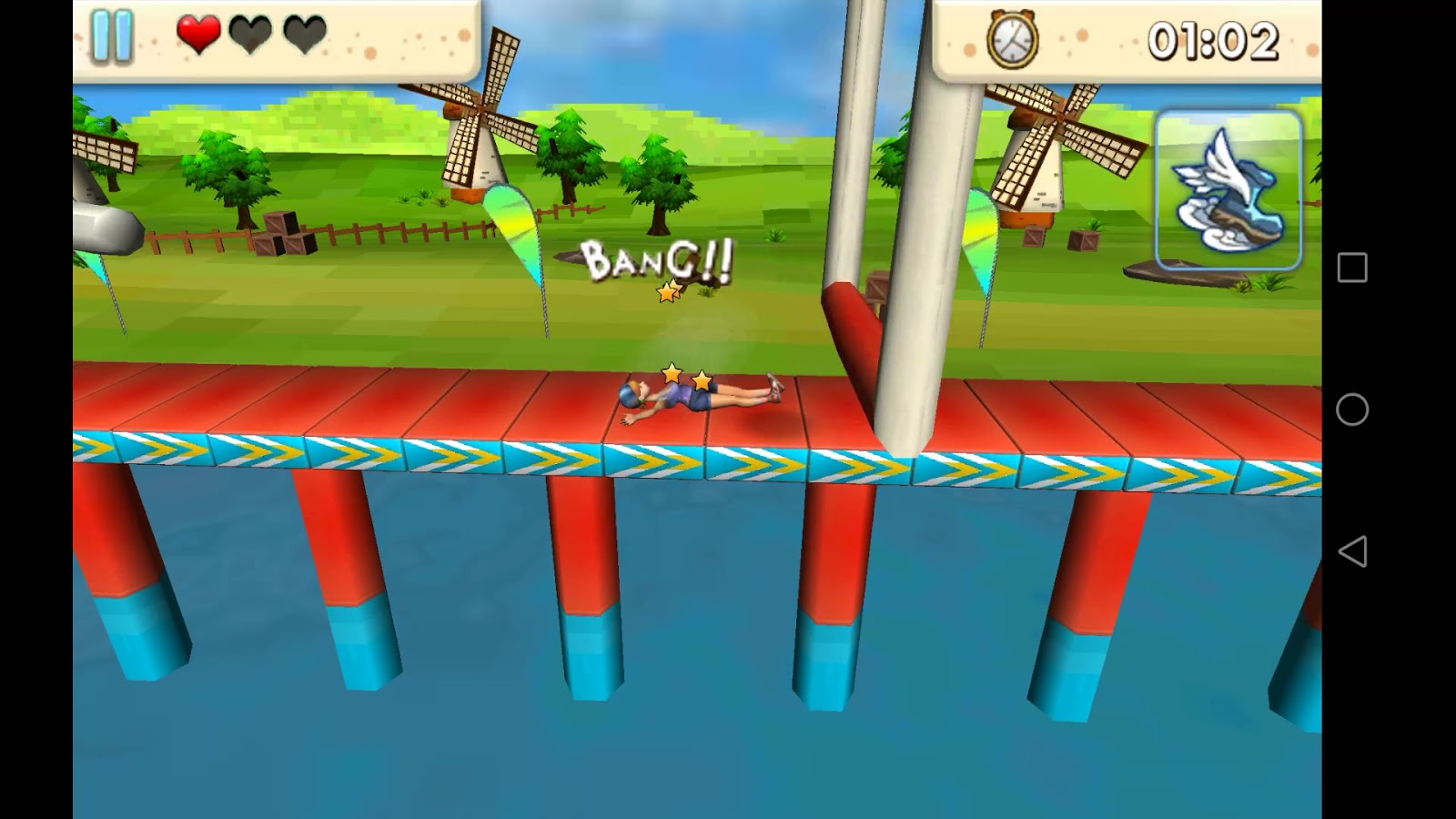1456x819 pixels.
Task: Tap the star below the BANG text
Action: (667, 292)
